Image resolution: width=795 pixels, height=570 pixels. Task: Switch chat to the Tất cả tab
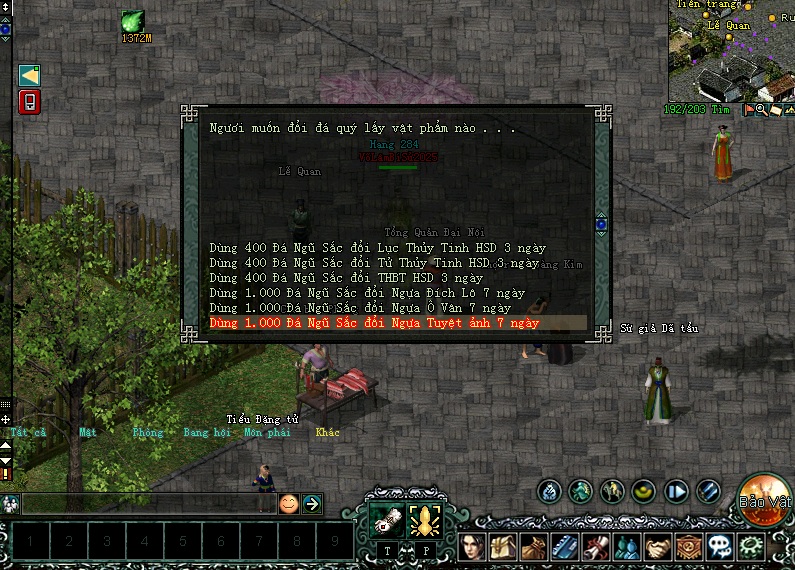coord(28,433)
